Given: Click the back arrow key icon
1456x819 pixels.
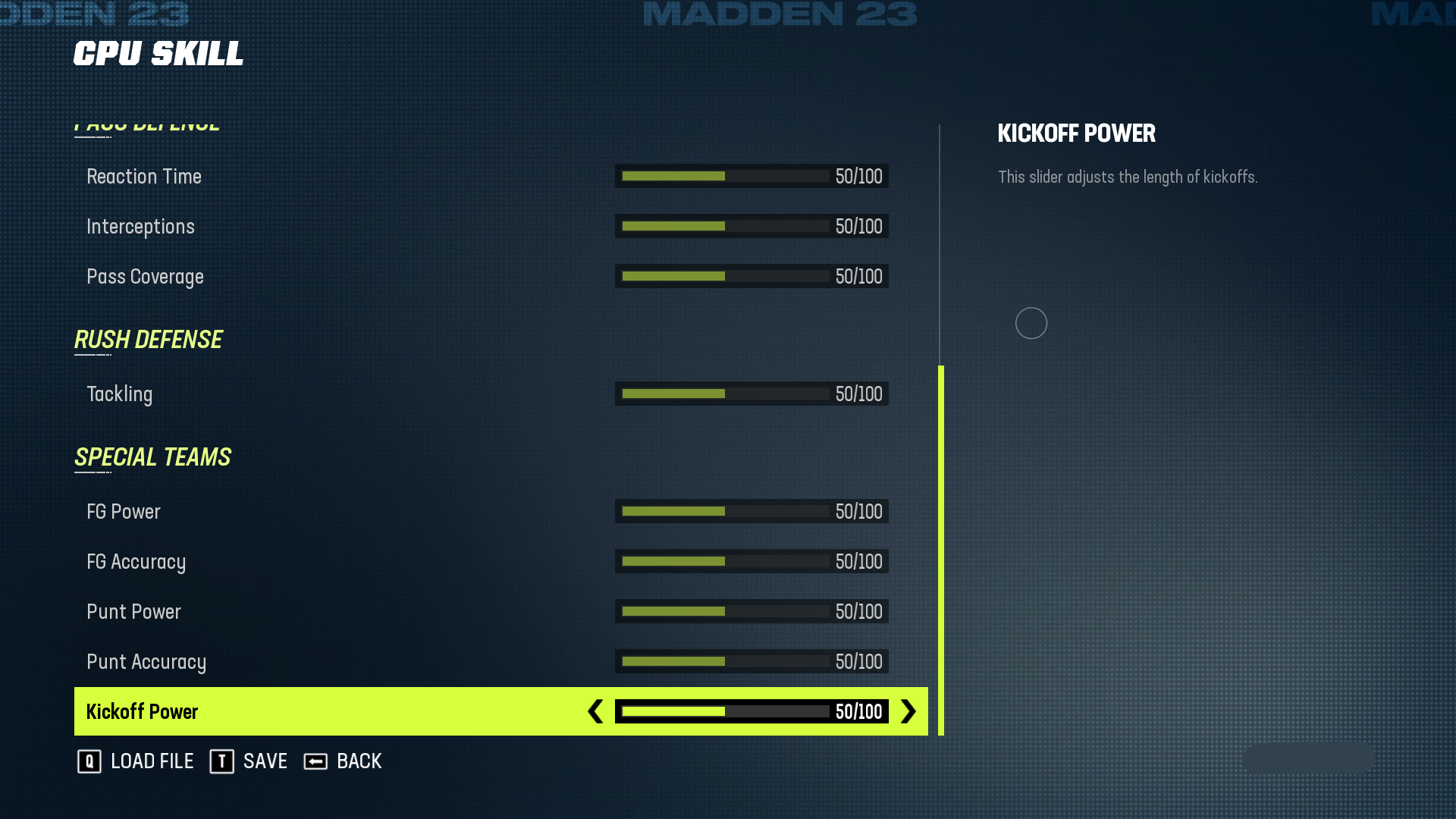Looking at the screenshot, I should point(315,761).
